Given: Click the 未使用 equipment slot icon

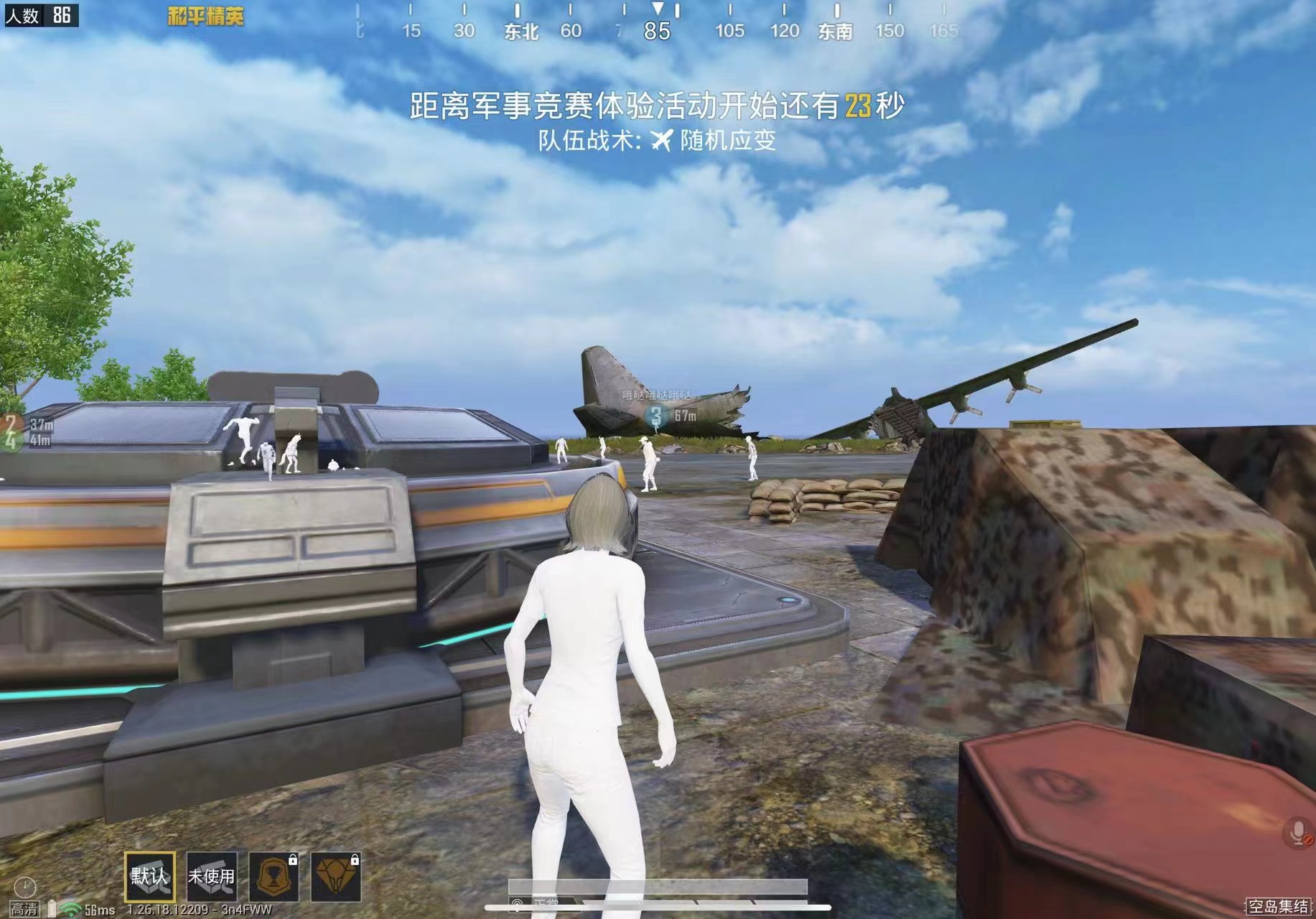Looking at the screenshot, I should pos(211,877).
